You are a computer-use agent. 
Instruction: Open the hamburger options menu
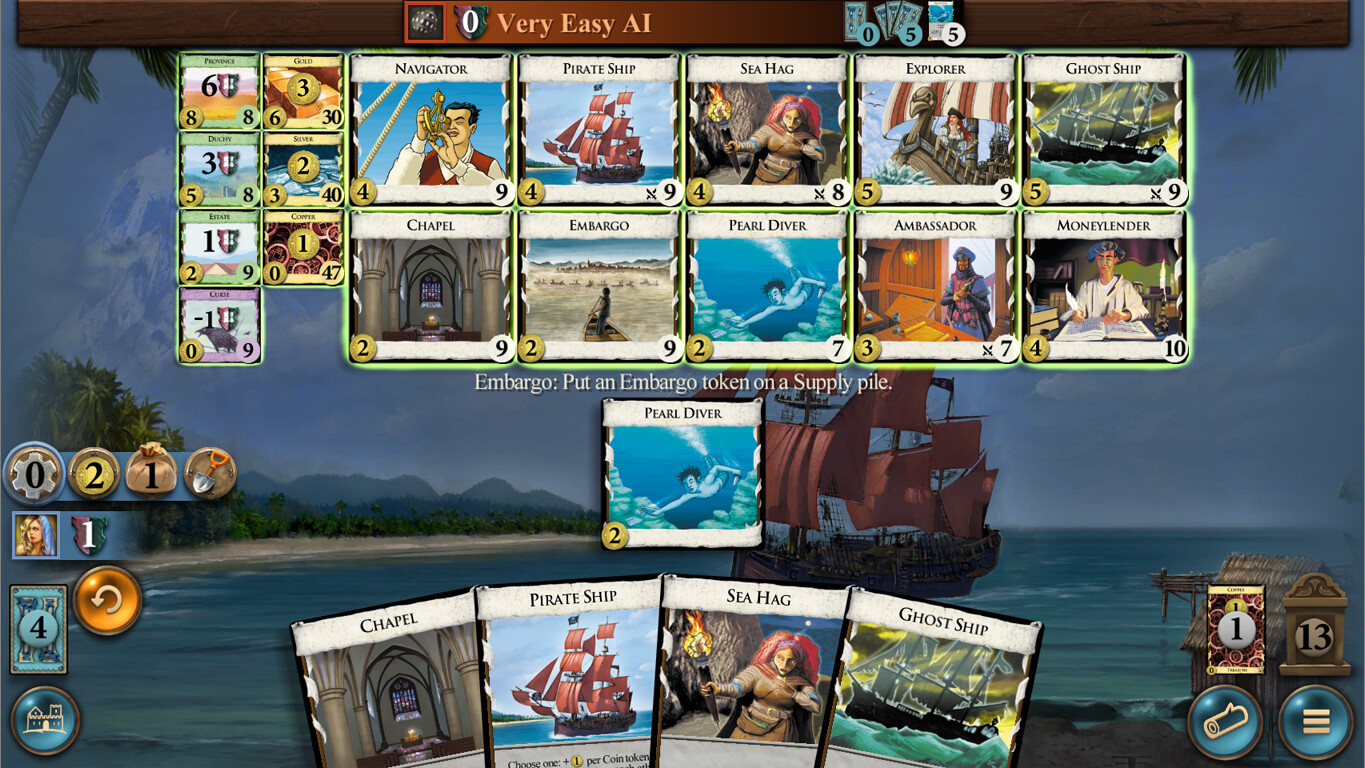point(1317,721)
